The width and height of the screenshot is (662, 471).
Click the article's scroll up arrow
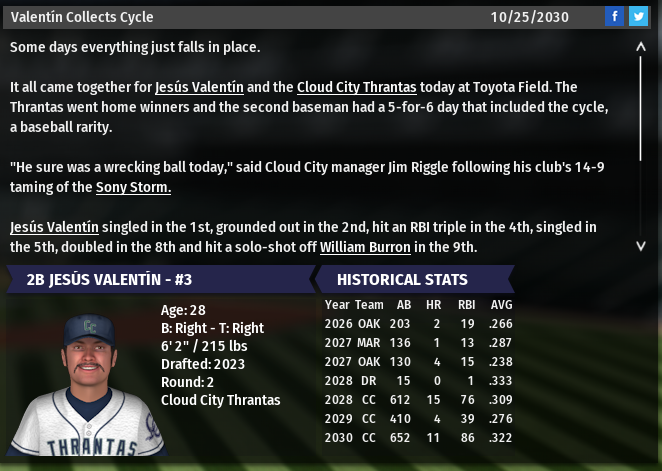[641, 46]
